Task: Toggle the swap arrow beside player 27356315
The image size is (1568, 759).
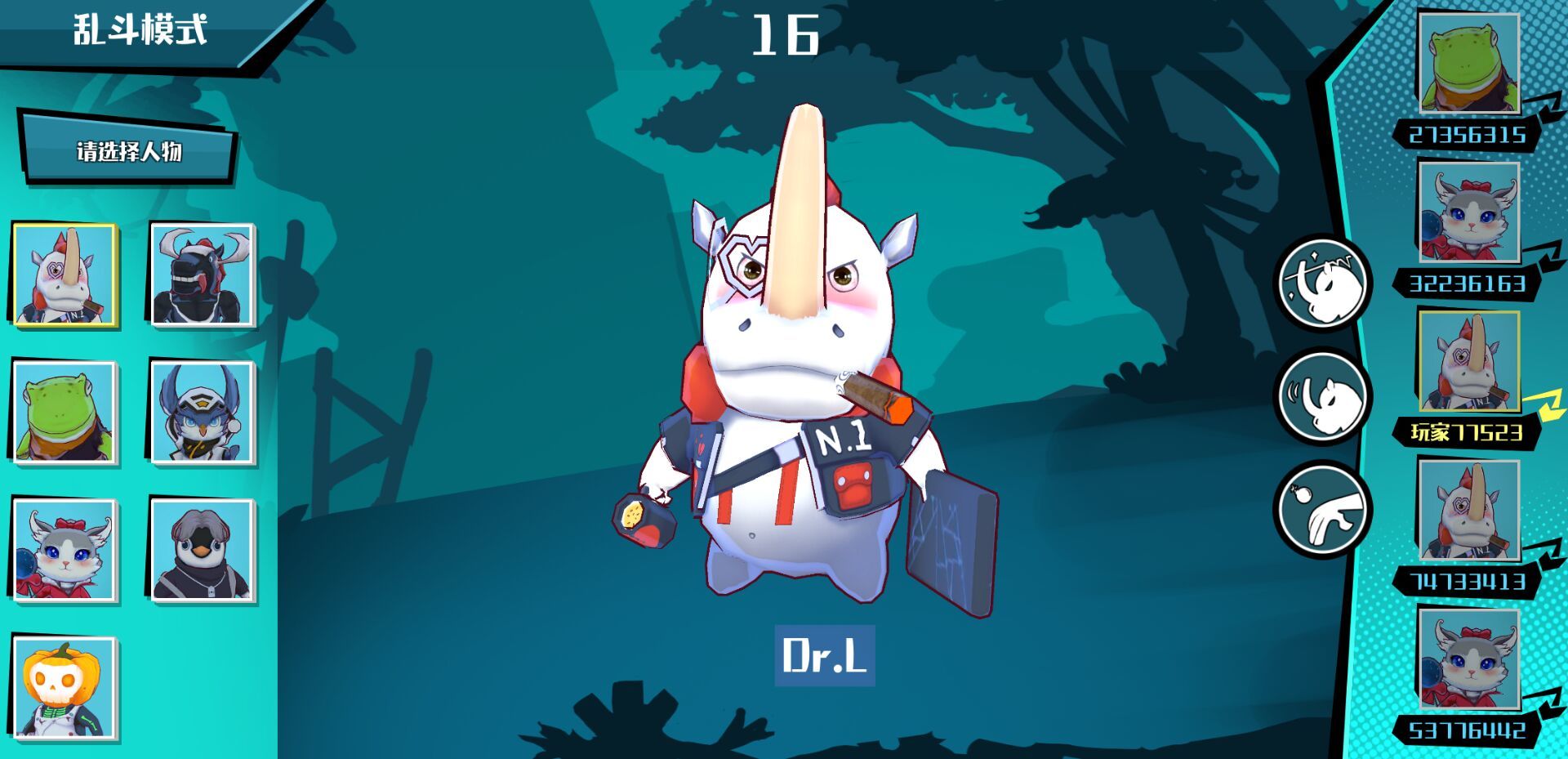Action: point(1546,106)
